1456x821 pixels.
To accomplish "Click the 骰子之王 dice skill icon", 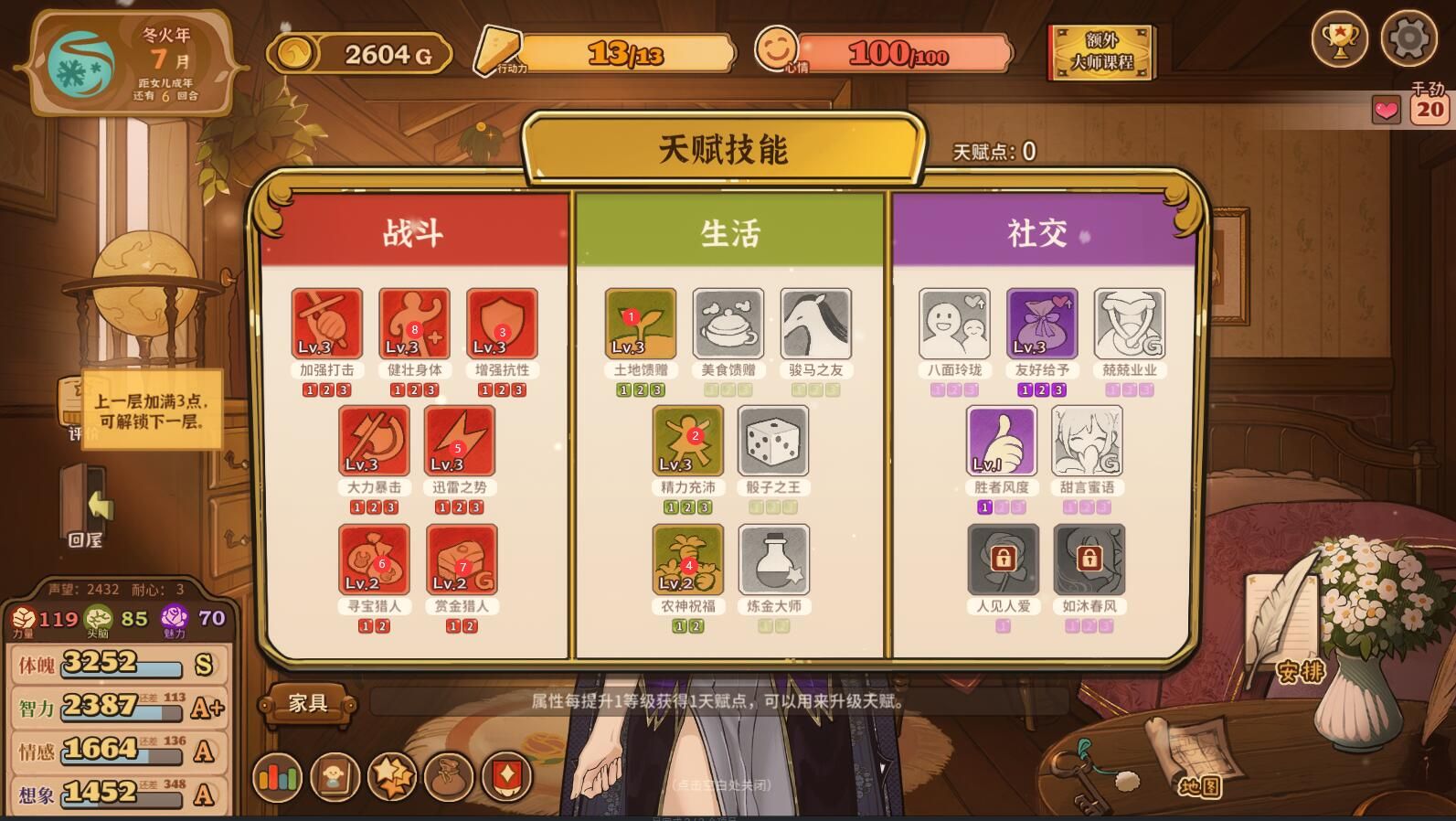I will [772, 441].
